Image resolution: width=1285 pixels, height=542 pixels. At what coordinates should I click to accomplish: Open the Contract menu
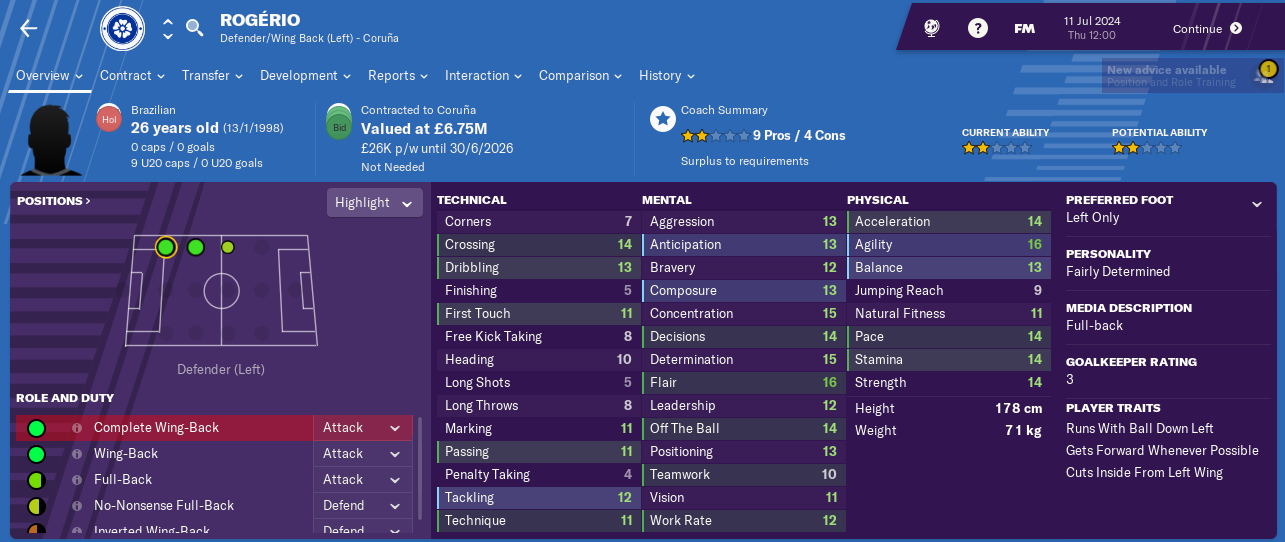click(133, 76)
